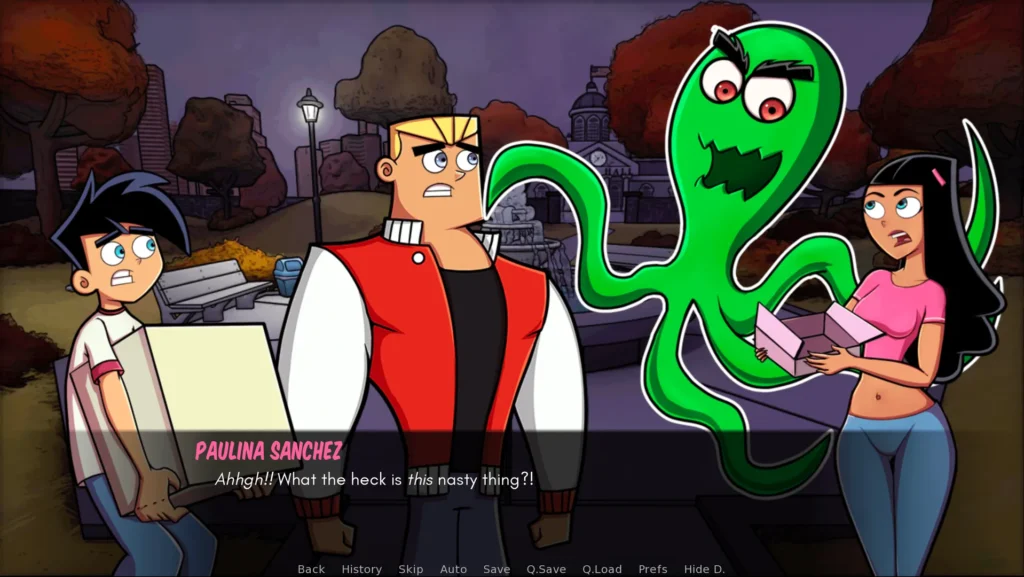Activate Skip in the quick menu
Image resolution: width=1024 pixels, height=577 pixels.
coord(411,569)
